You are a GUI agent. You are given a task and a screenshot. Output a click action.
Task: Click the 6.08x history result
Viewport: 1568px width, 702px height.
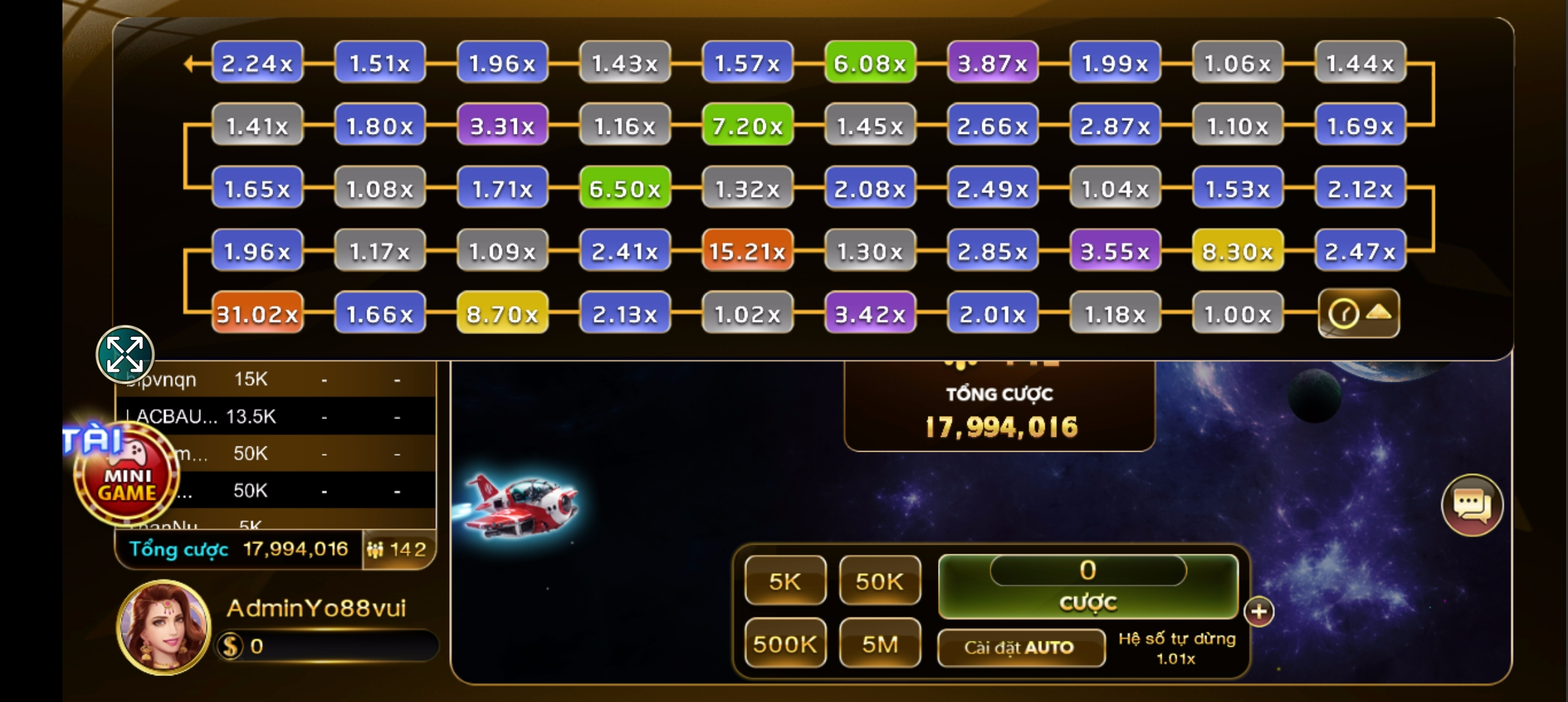click(870, 63)
